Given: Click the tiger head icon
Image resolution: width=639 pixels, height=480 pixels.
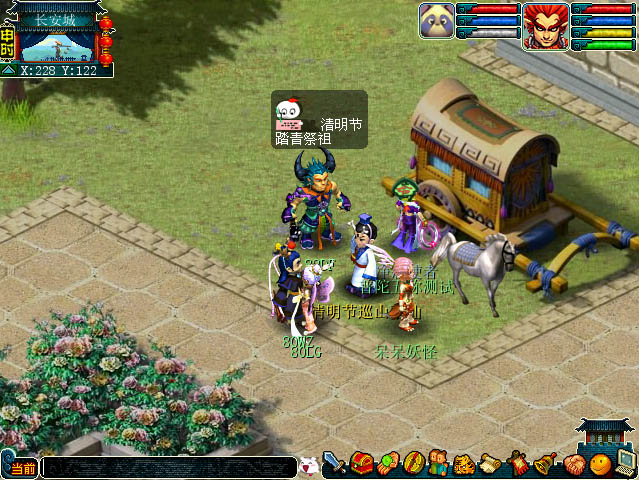Looking at the screenshot, I should 465,464.
